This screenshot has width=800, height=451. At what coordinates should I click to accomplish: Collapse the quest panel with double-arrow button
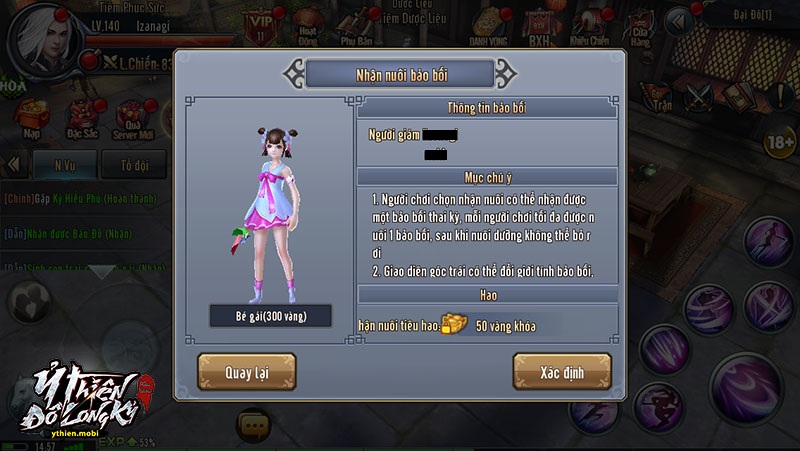coord(15,163)
